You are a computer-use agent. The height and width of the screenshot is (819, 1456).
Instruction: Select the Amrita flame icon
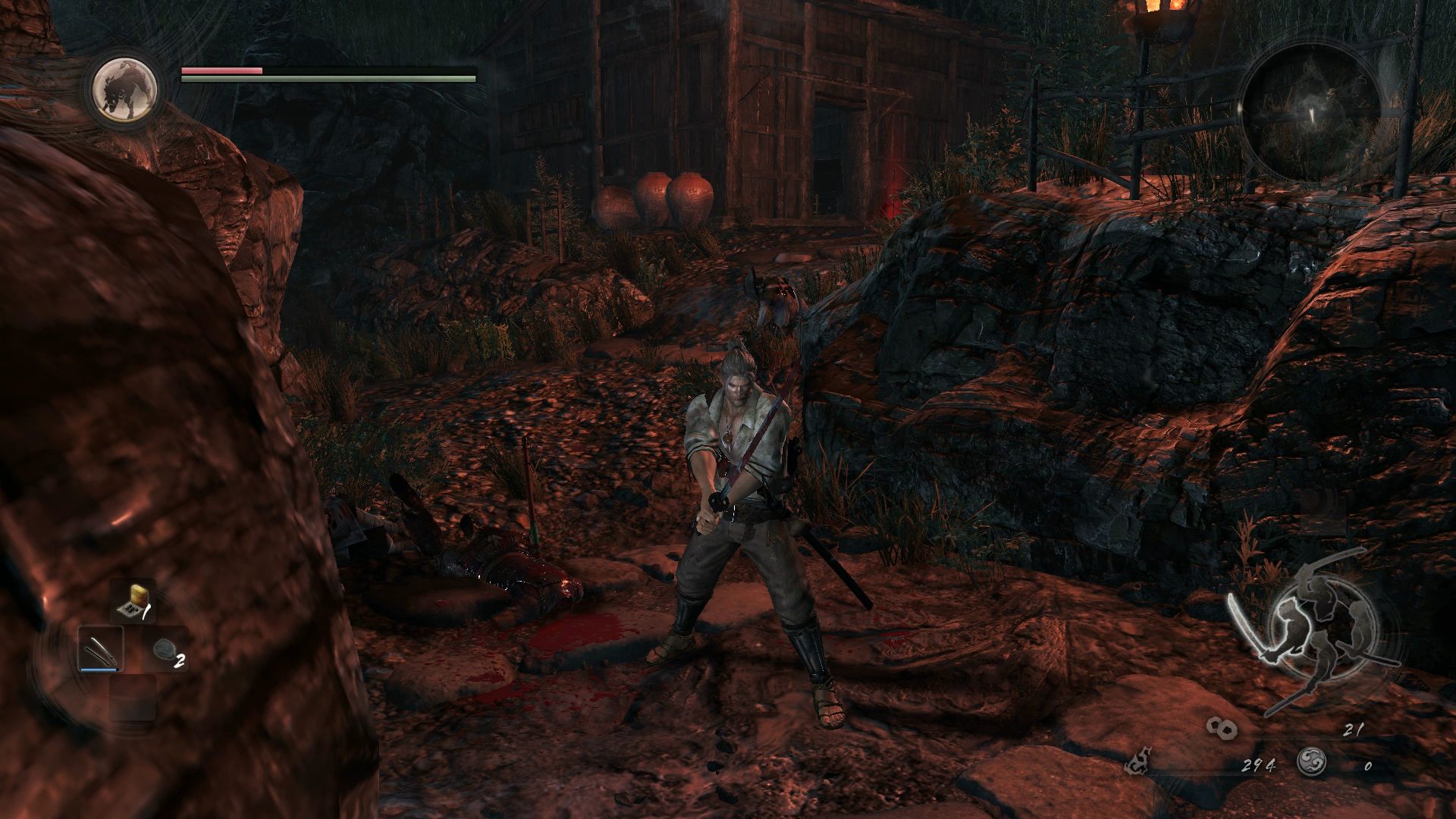(x=1138, y=763)
